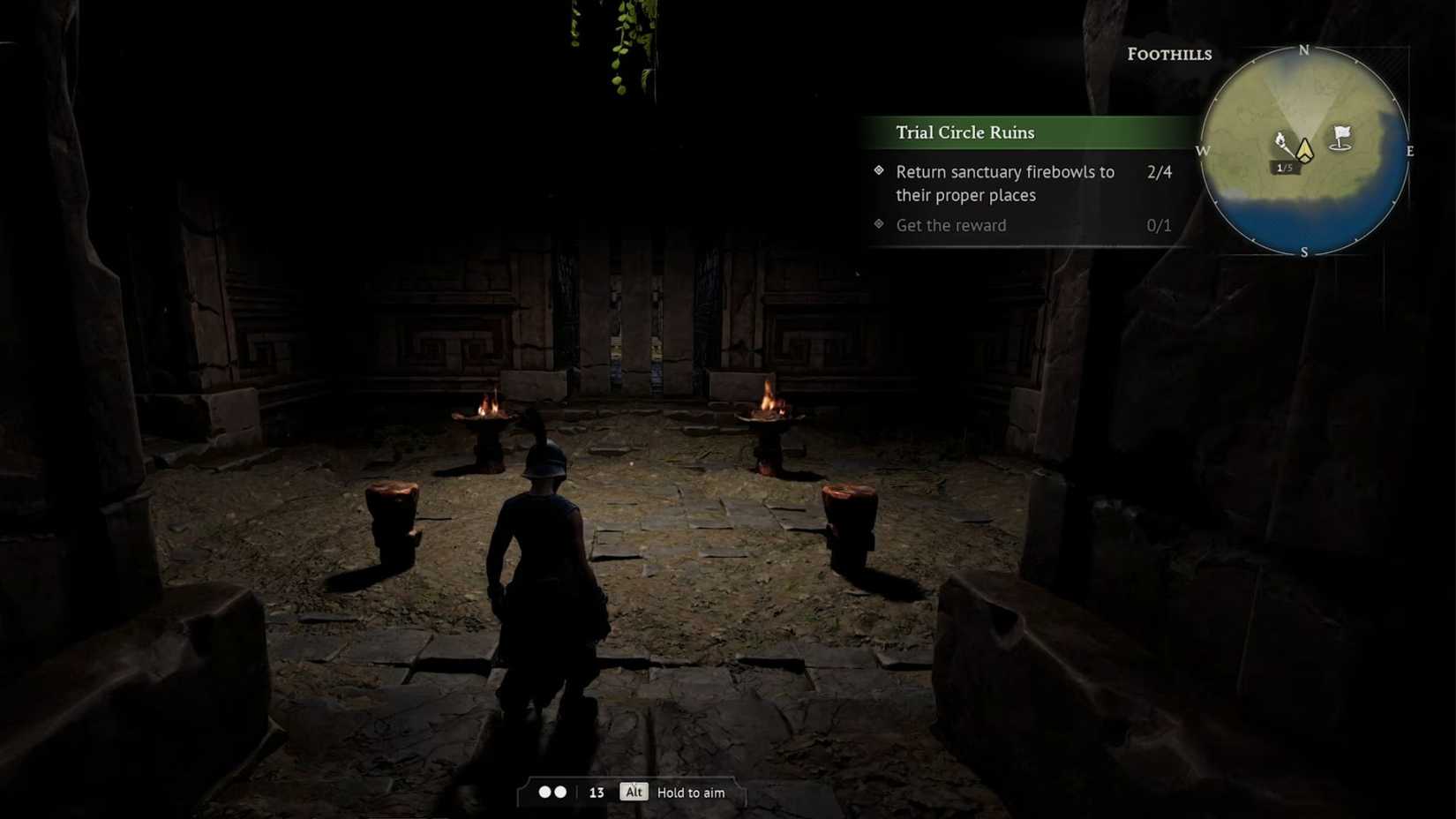
Task: Click the 2/4 firebowl progress counter
Action: (1160, 172)
